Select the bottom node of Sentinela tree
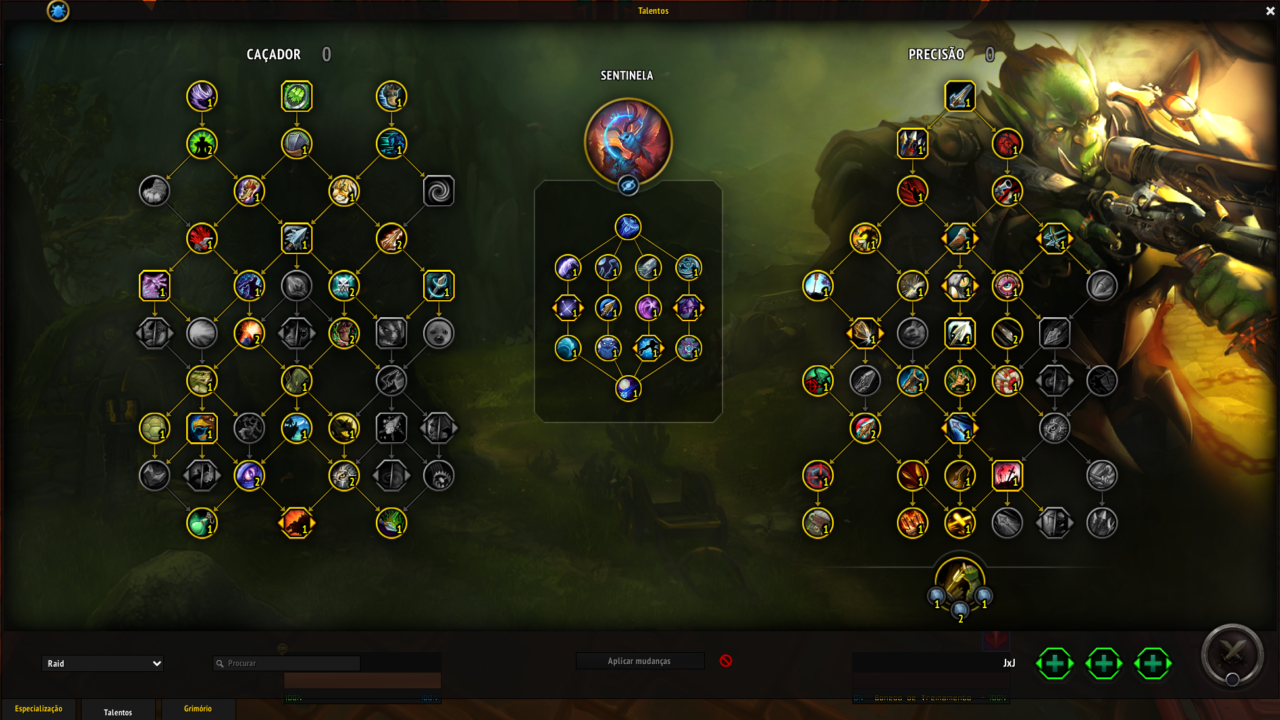Image resolution: width=1280 pixels, height=720 pixels. tap(628, 388)
